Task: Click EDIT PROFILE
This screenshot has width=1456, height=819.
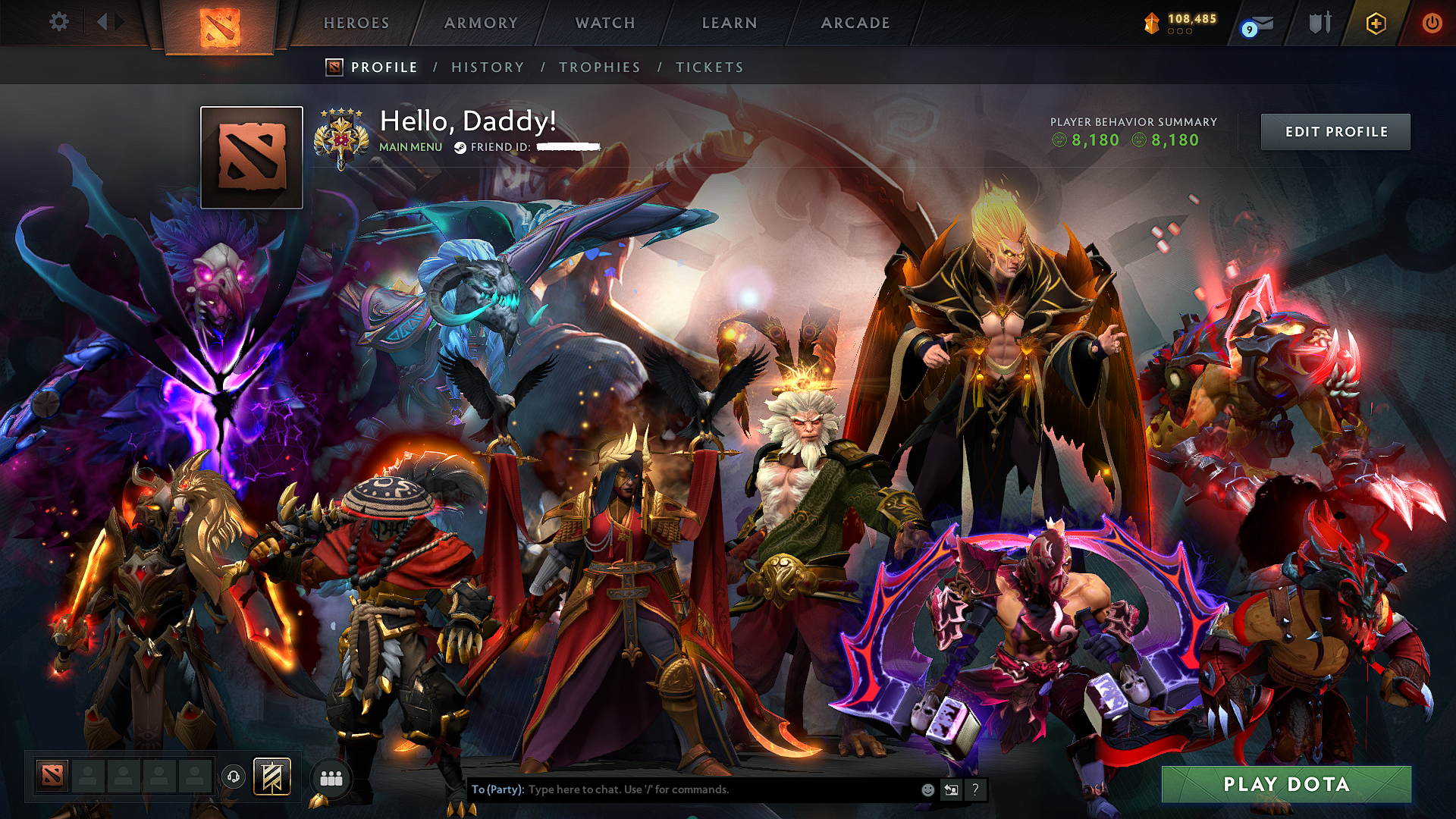Action: [1335, 130]
